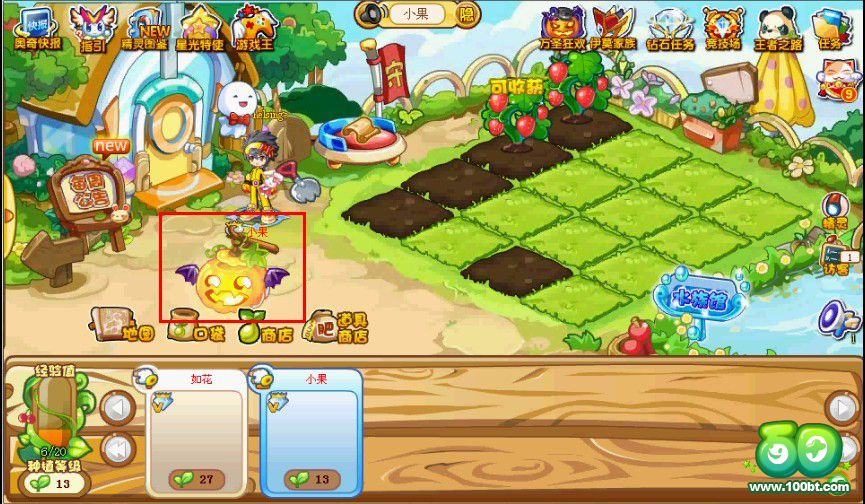This screenshot has width=865, height=504.
Task: Open the 伊莫家族 icon
Action: tap(612, 28)
